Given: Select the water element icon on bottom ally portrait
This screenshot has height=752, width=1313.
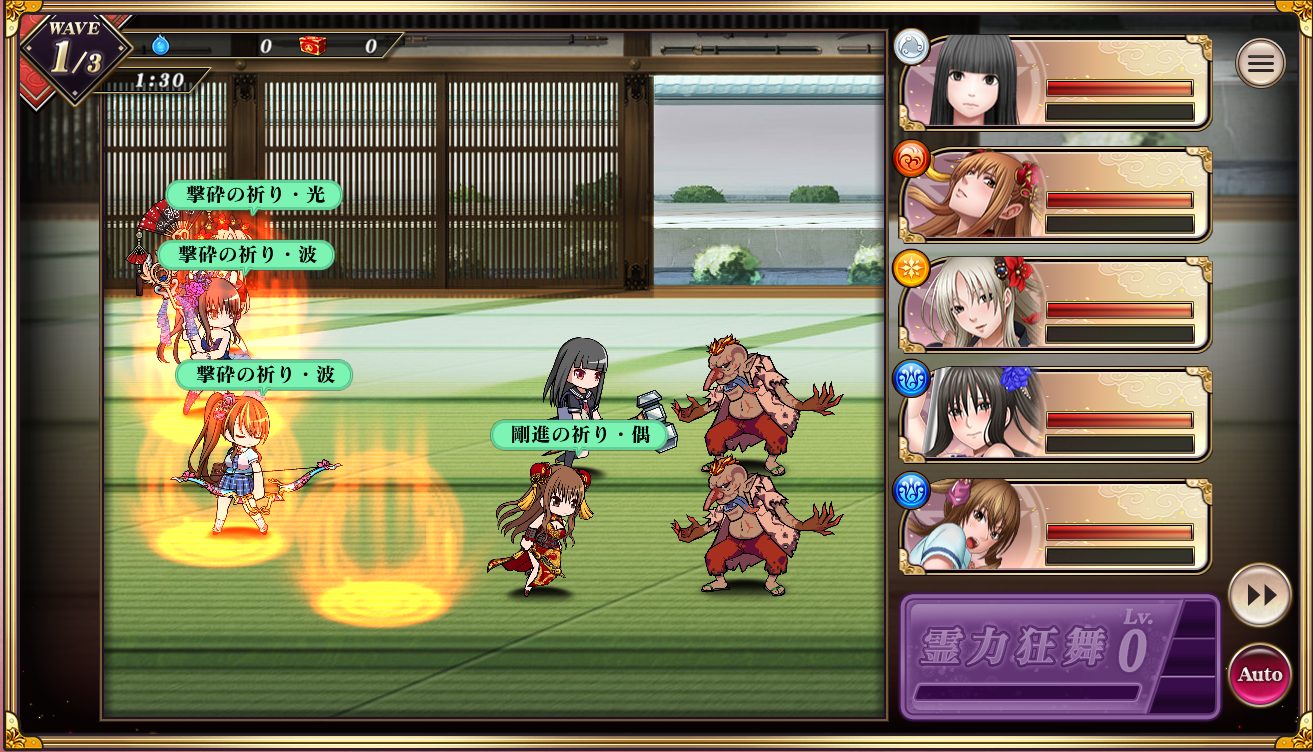Looking at the screenshot, I should tap(911, 491).
